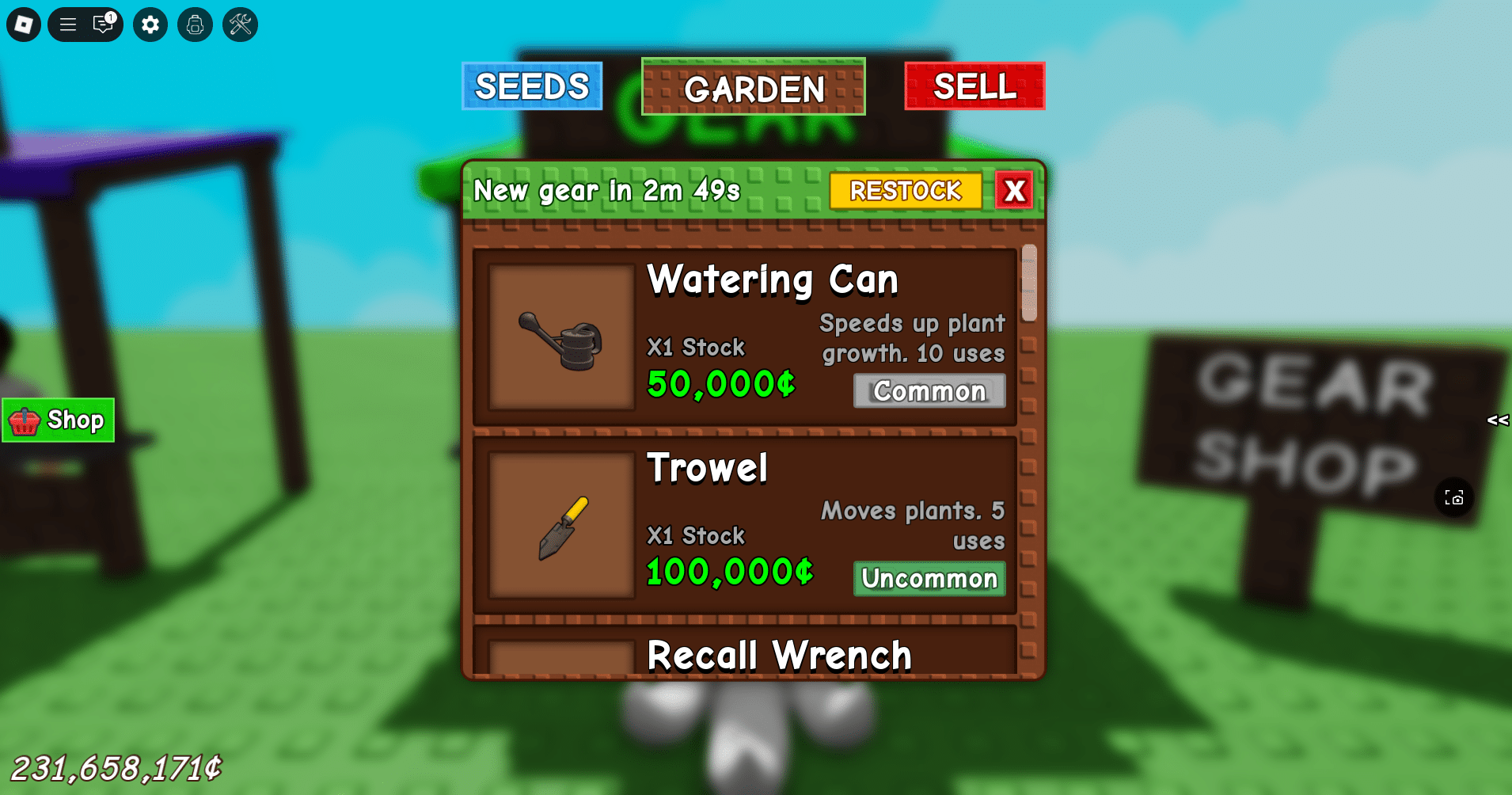
Task: Open the Shop with the gift icon
Action: click(57, 420)
